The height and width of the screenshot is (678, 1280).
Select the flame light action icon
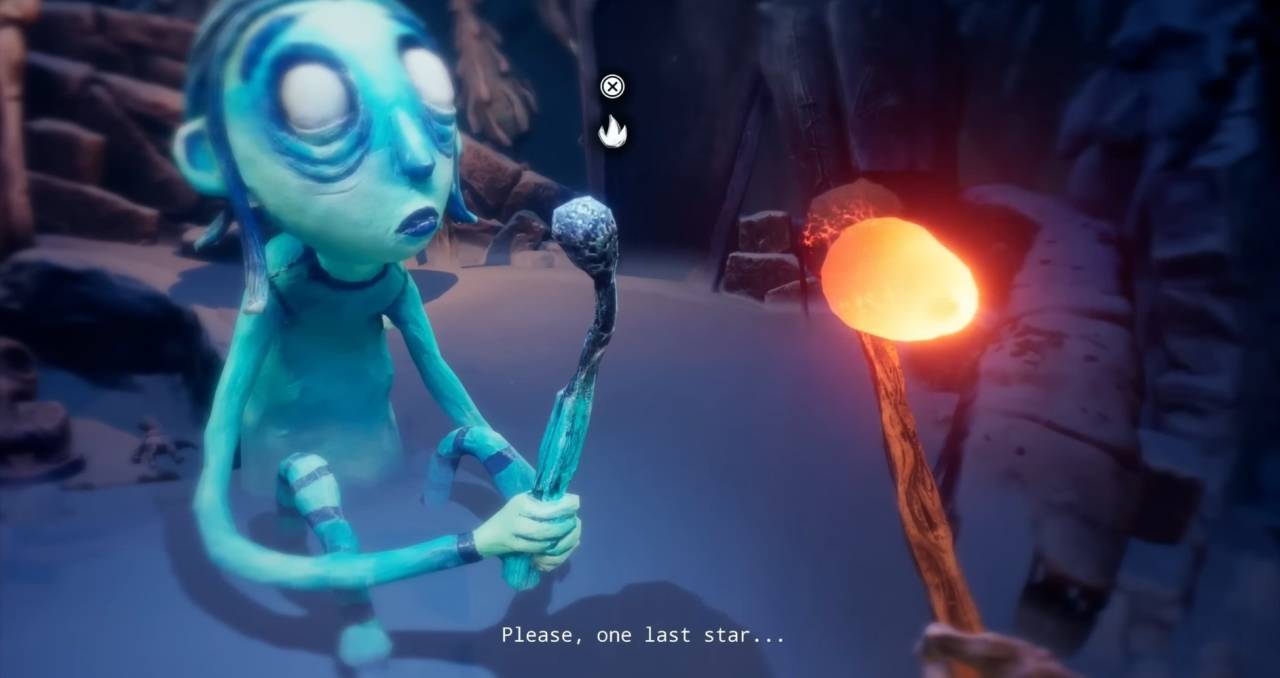pos(612,131)
